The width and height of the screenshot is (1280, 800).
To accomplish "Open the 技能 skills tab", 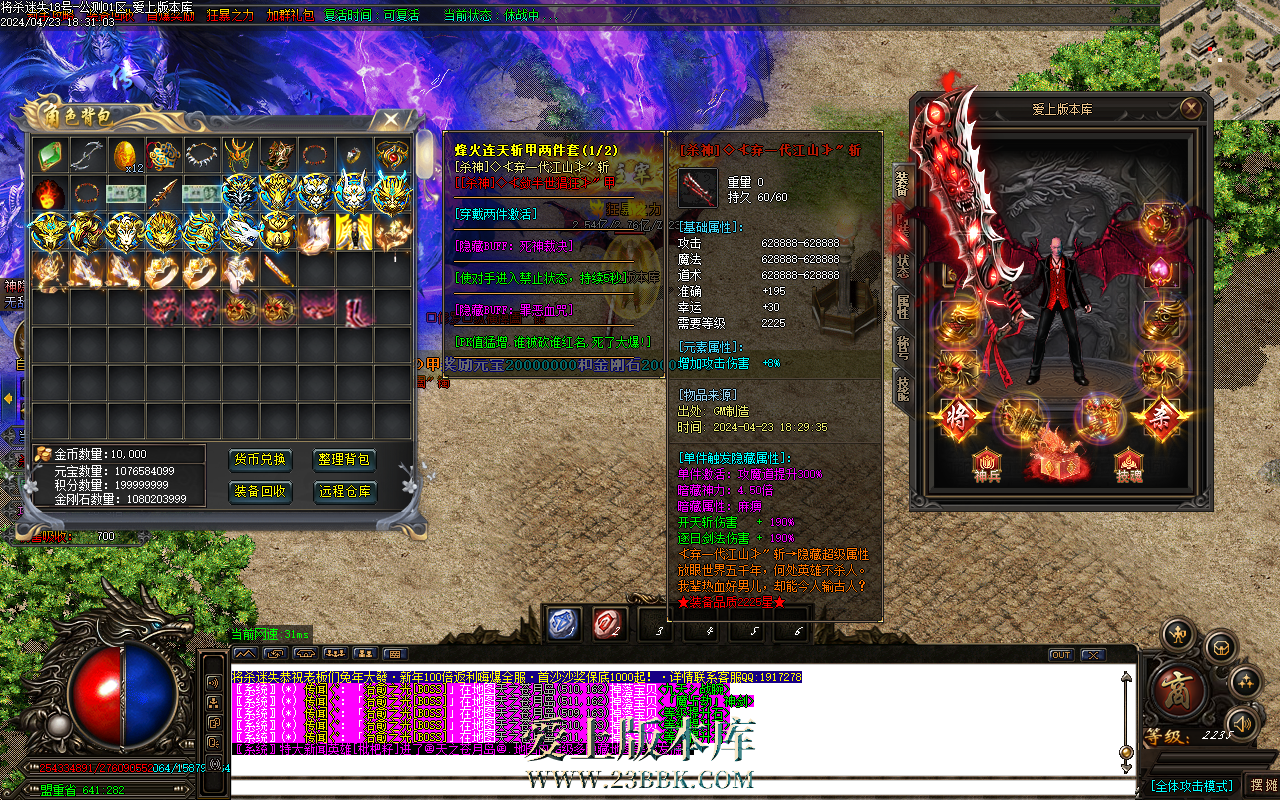I will click(902, 390).
